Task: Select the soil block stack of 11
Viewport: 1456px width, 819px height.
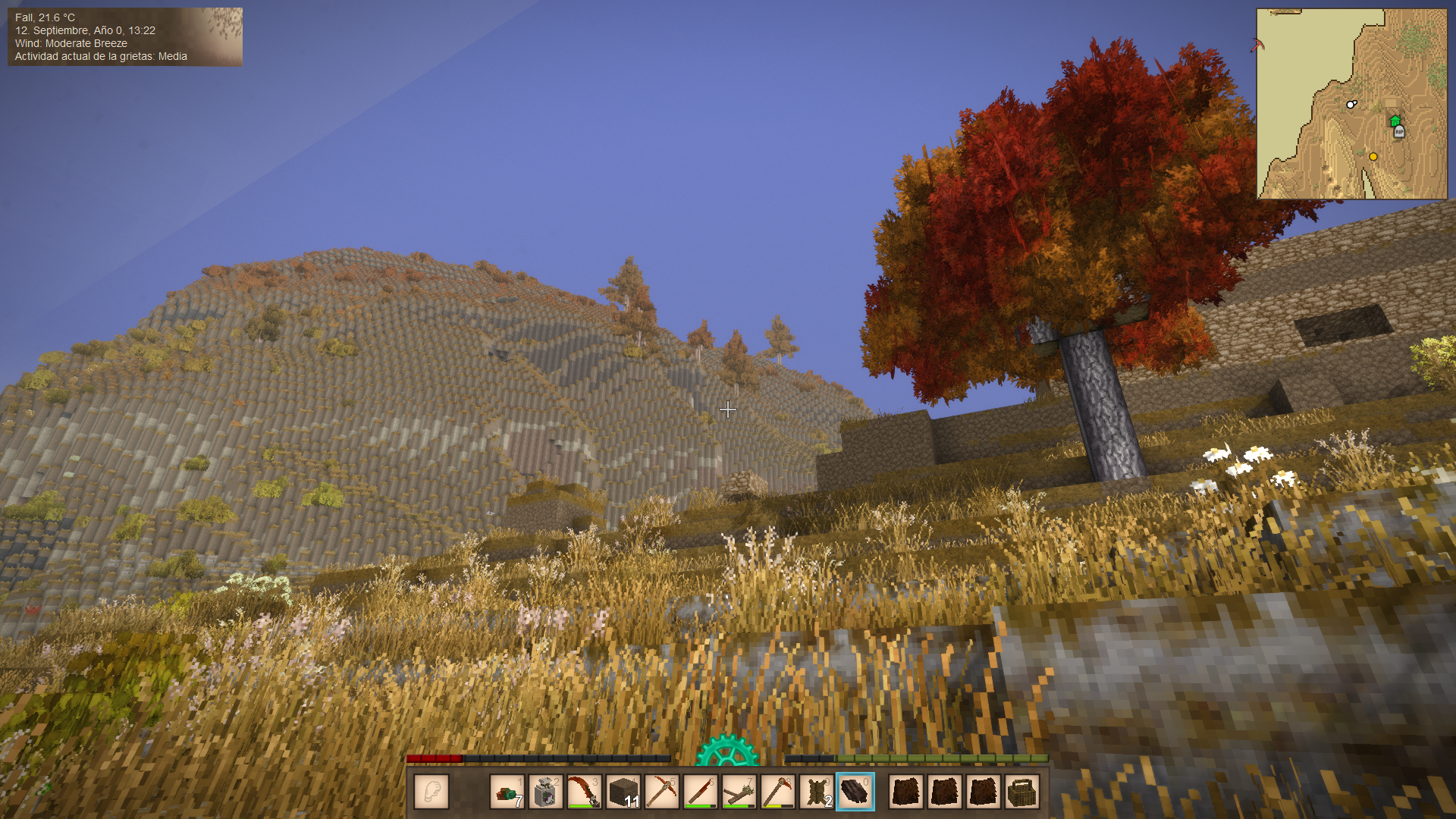Action: point(623,792)
